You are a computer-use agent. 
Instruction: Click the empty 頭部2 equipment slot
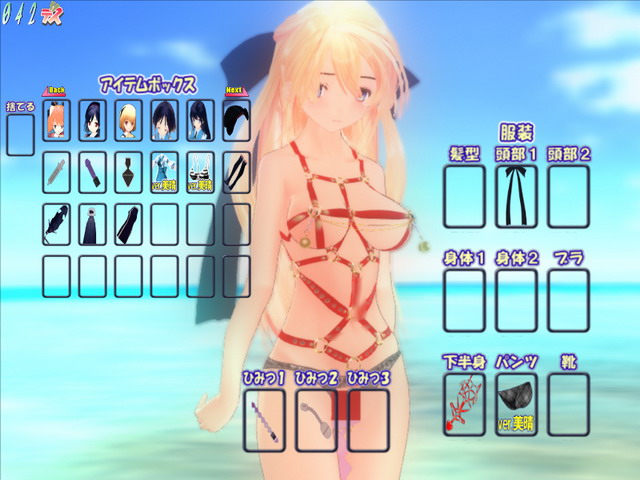pyautogui.click(x=568, y=195)
